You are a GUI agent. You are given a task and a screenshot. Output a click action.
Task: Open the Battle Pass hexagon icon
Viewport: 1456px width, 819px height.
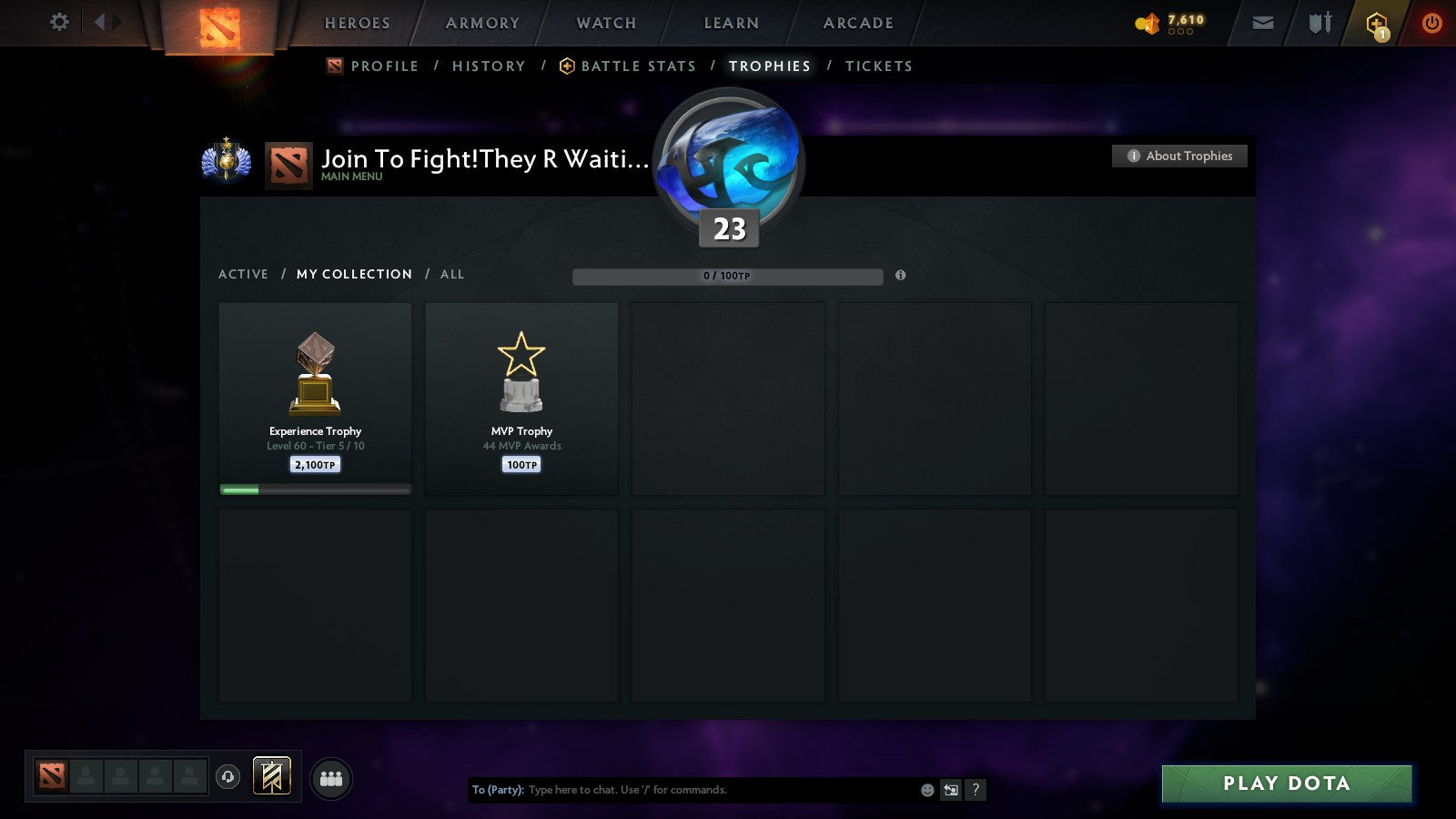point(1376,23)
